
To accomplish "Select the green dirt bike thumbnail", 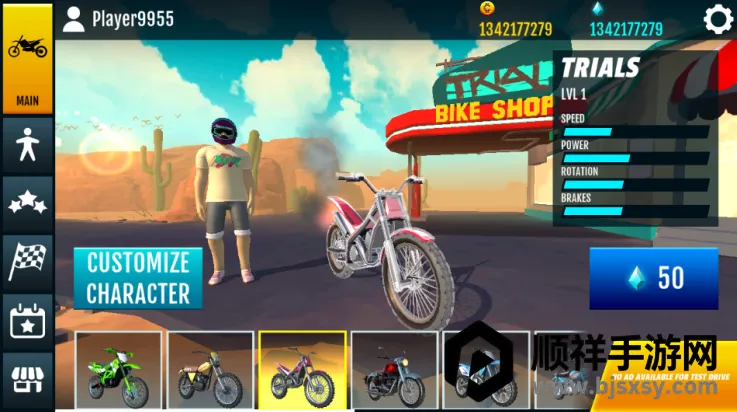I will tap(118, 371).
